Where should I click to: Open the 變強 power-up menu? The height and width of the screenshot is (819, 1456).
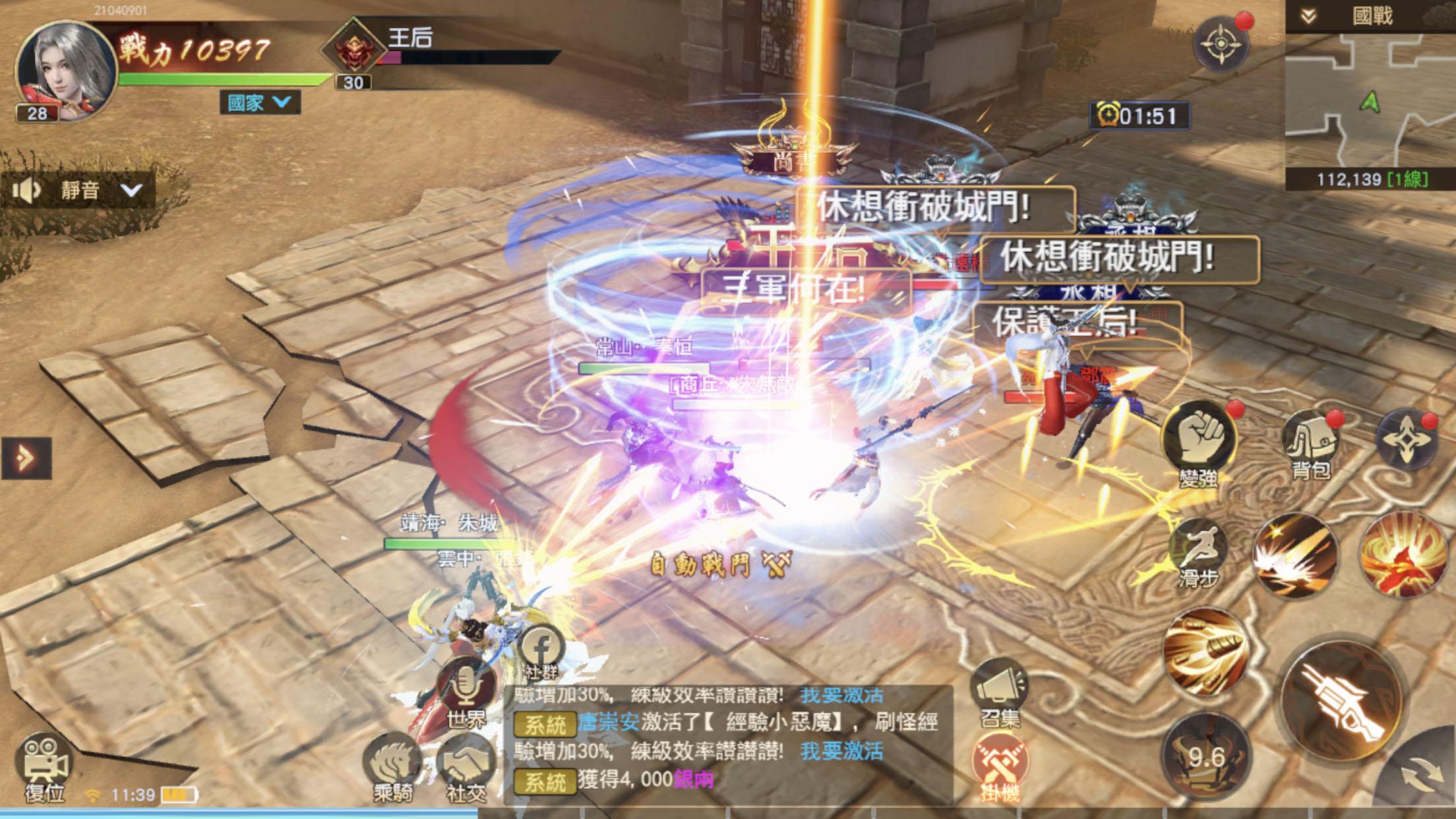tap(1198, 439)
